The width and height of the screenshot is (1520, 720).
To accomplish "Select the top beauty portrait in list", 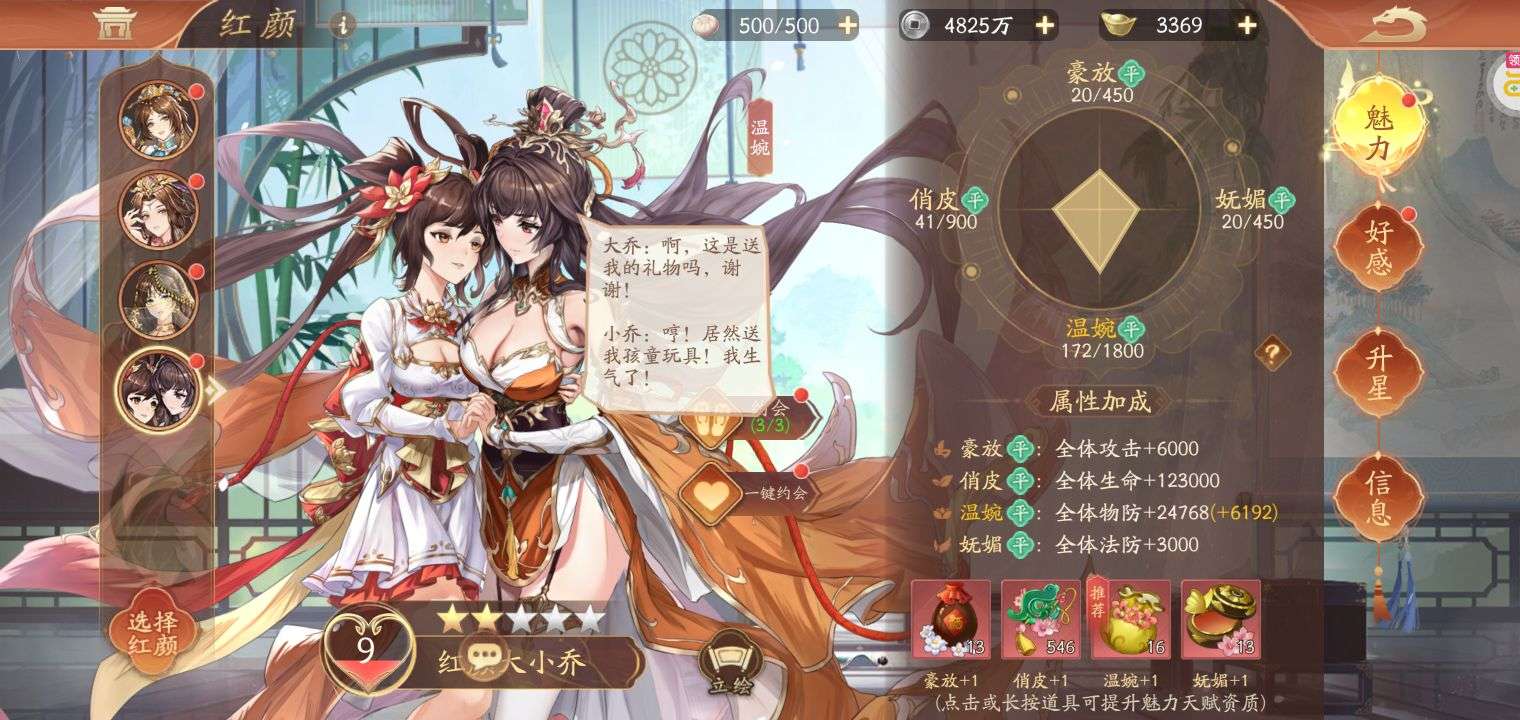I will point(157,121).
